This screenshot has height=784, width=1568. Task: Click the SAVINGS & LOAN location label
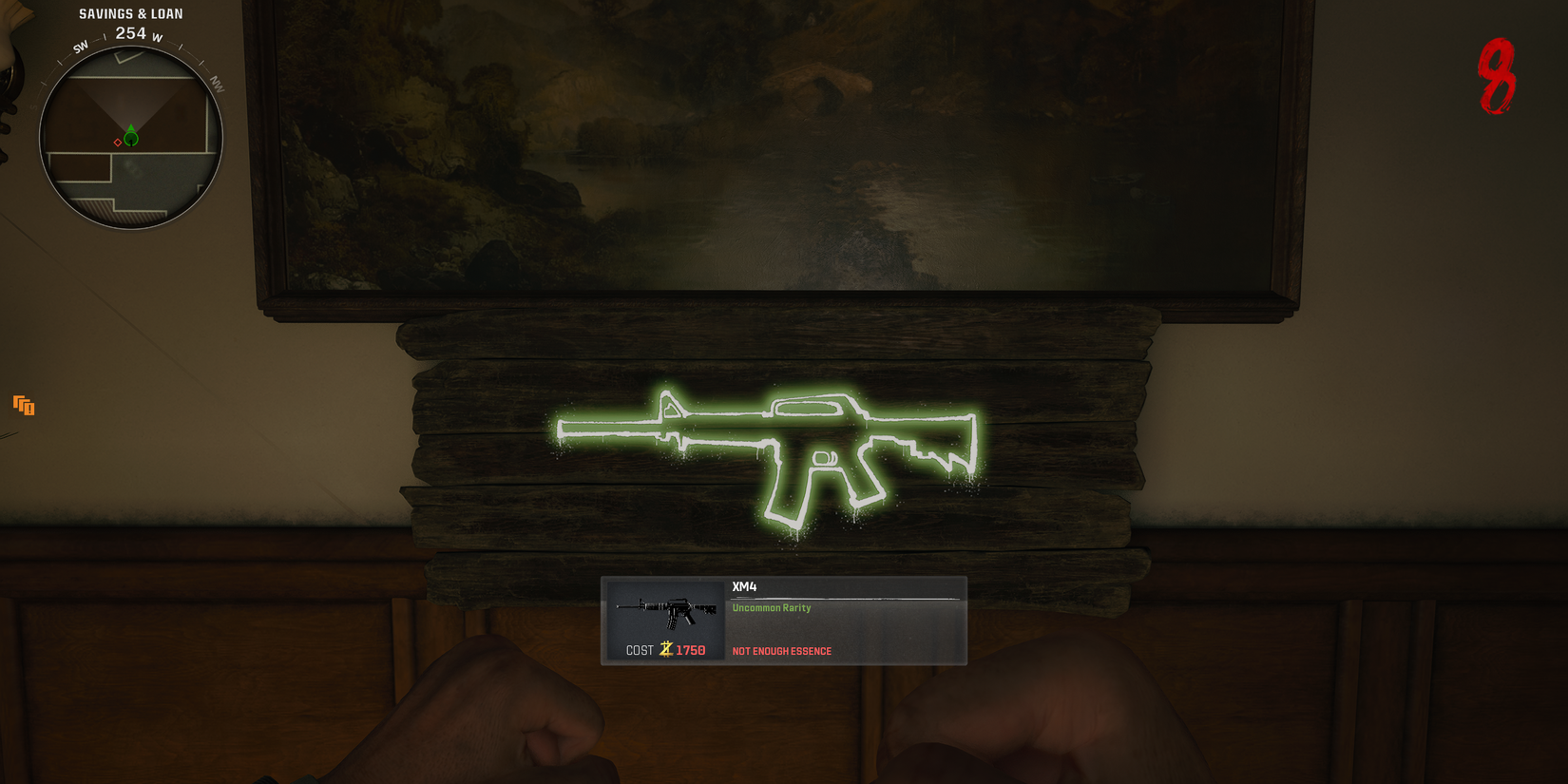[130, 13]
